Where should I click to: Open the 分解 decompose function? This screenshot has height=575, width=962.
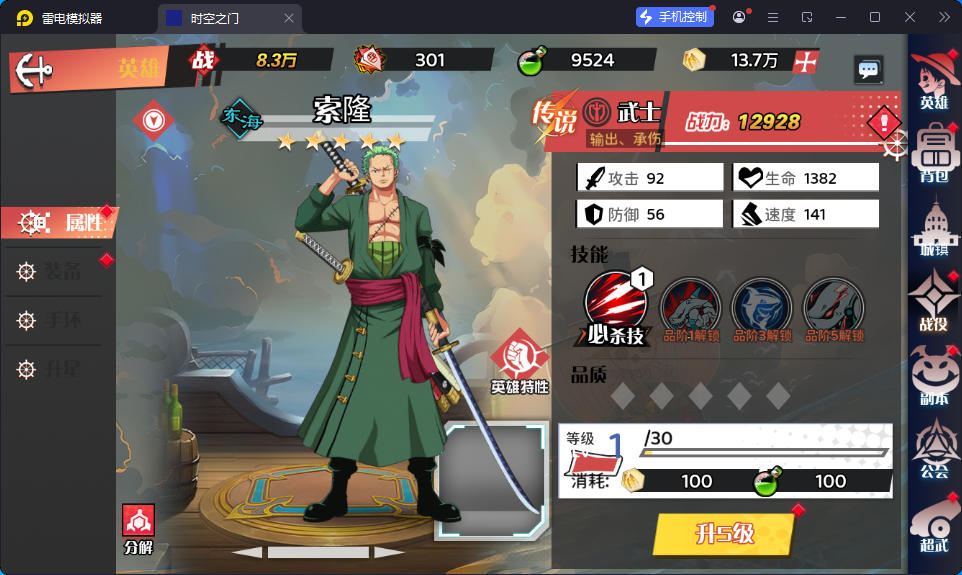(x=138, y=529)
